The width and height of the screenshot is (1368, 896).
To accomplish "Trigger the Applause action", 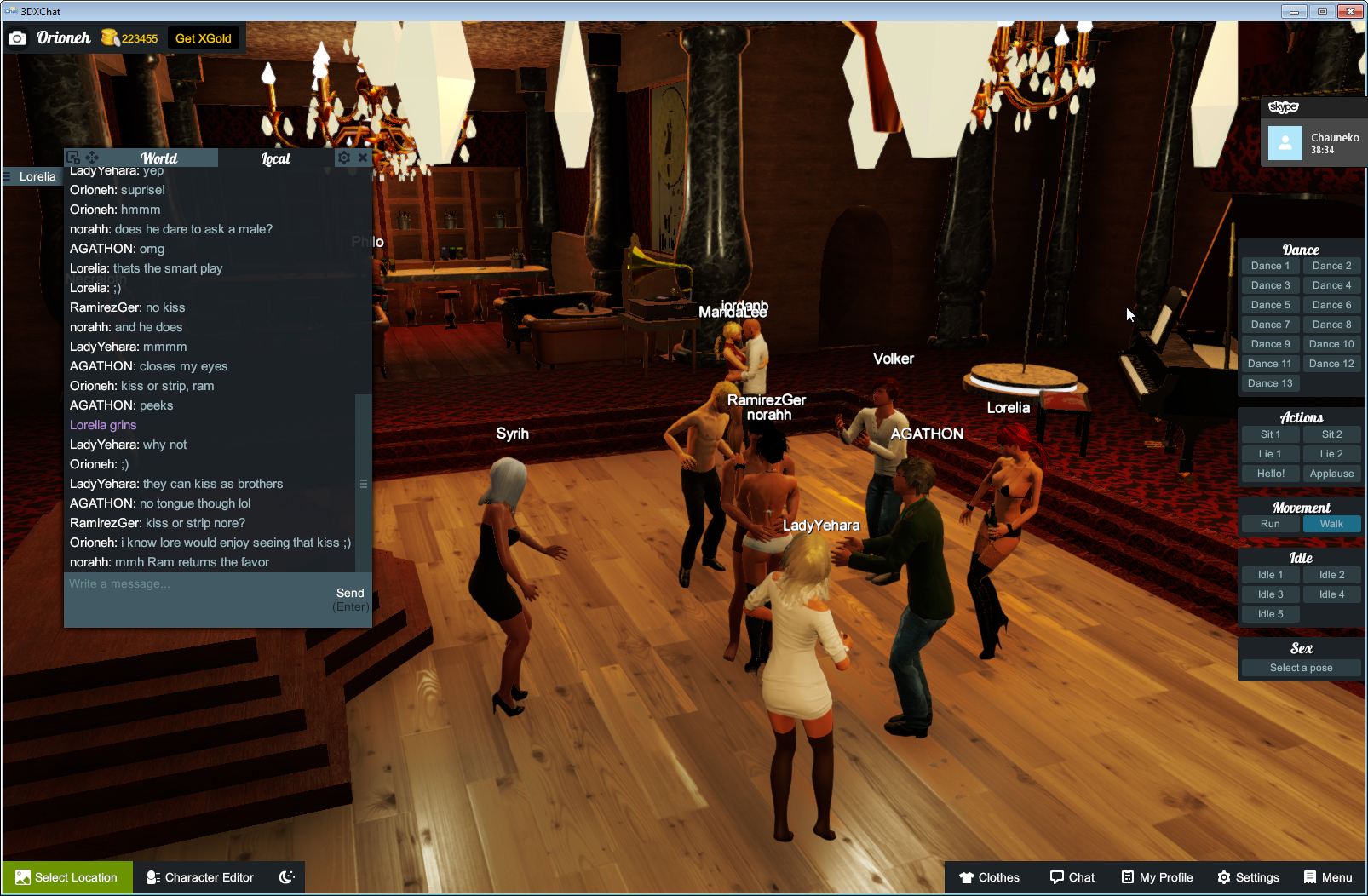I will click(x=1331, y=473).
